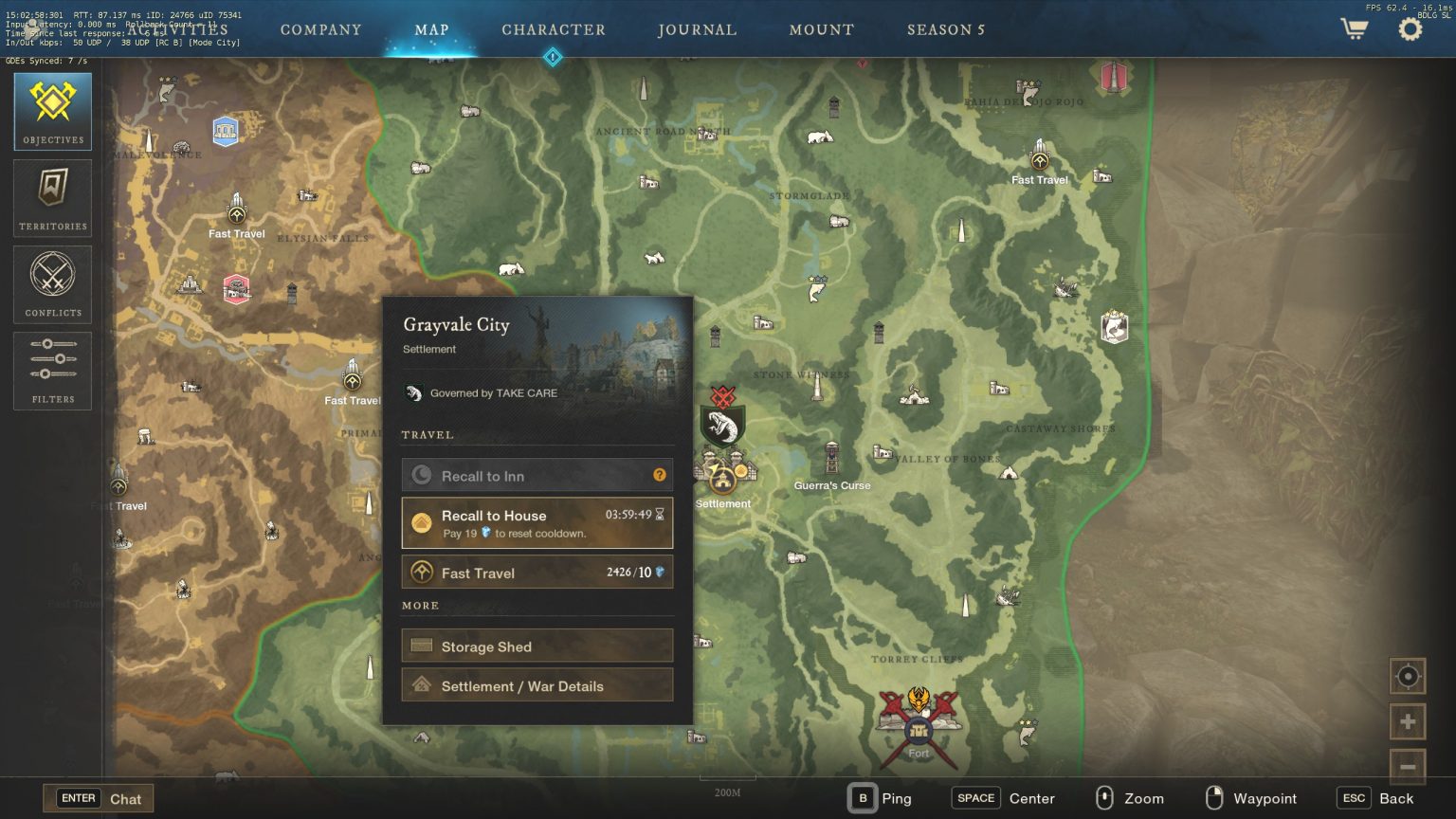Screen dimensions: 1456x819
Task: Open the map Filters panel
Action: tap(52, 370)
